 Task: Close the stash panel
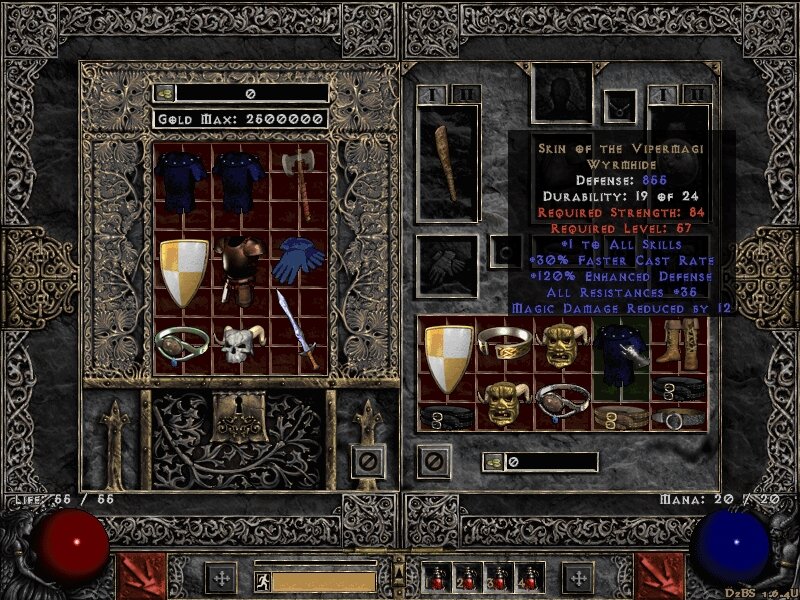tap(368, 462)
